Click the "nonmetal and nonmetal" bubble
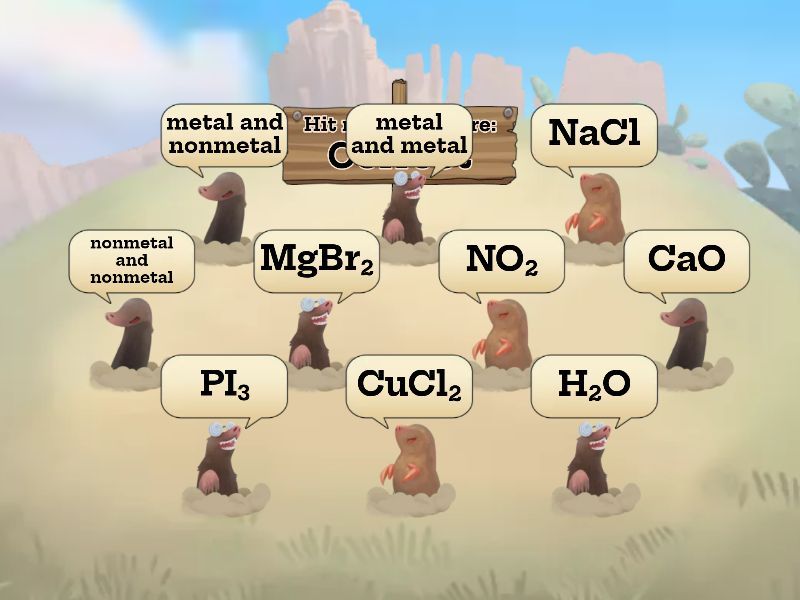The height and width of the screenshot is (600, 800). click(131, 260)
